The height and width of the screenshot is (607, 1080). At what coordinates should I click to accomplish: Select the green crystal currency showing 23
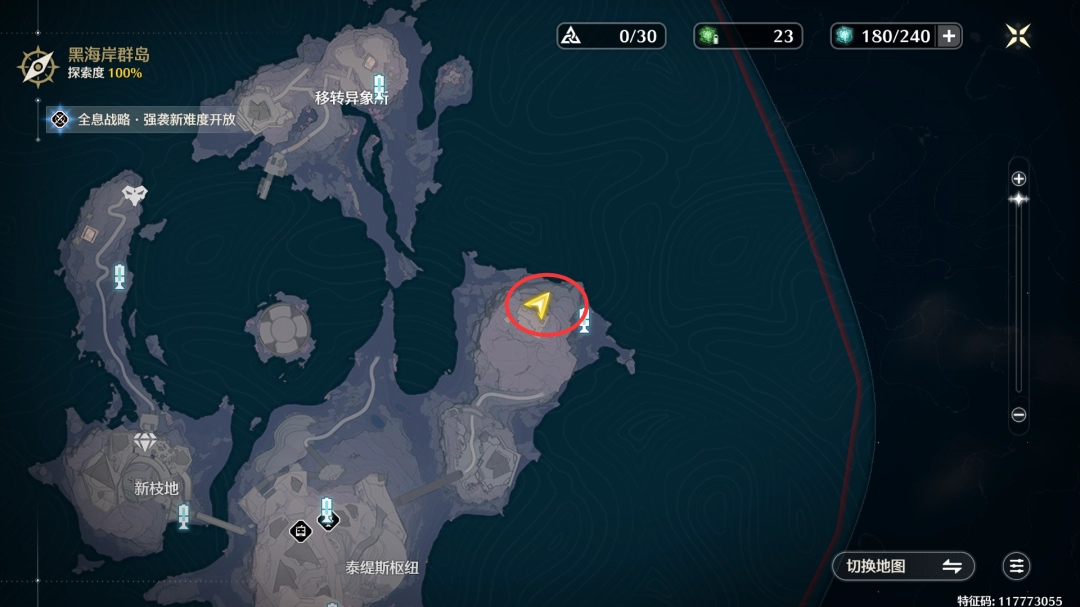750,36
